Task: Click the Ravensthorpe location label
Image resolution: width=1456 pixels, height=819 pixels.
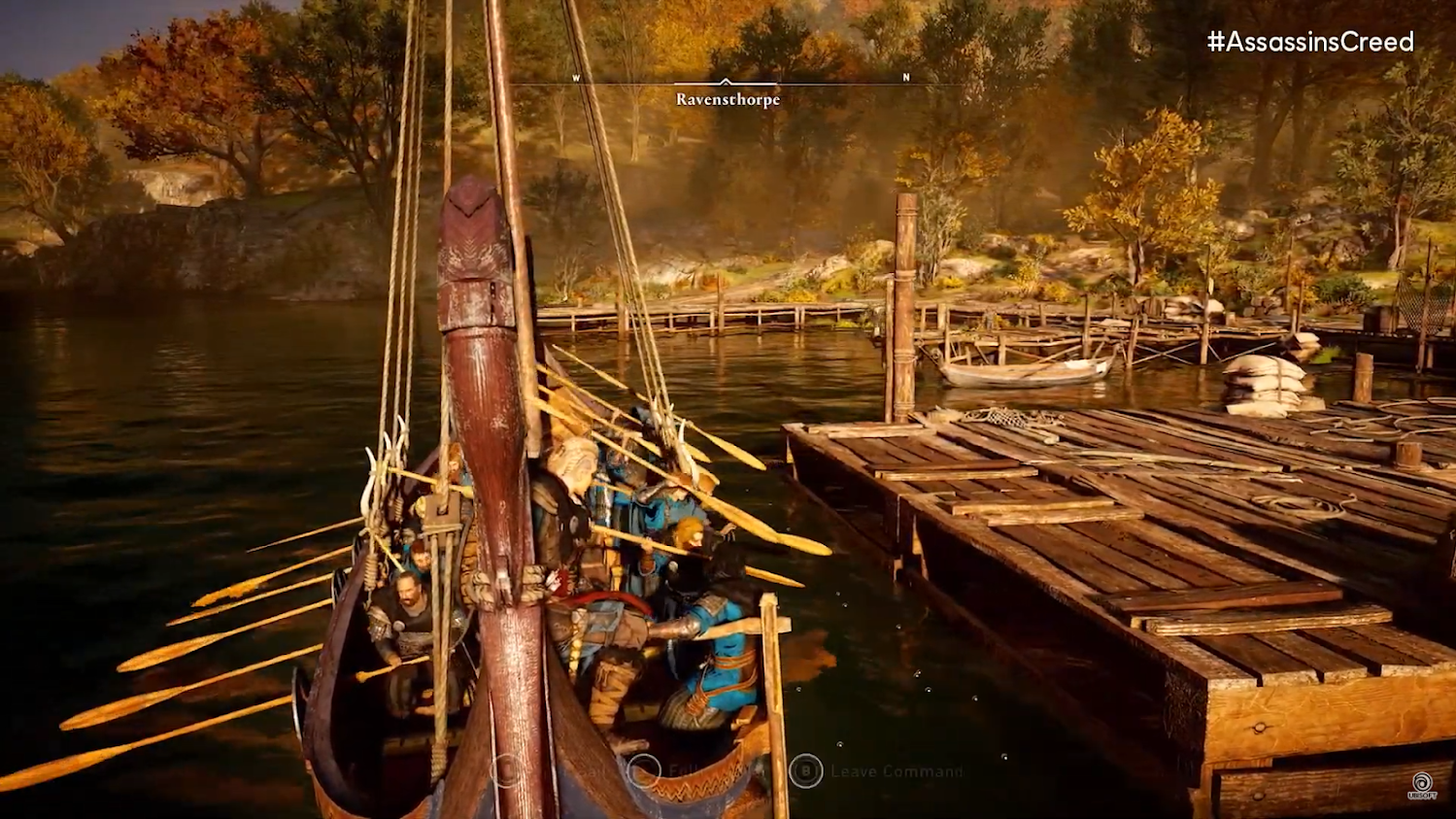Action: tap(728, 100)
